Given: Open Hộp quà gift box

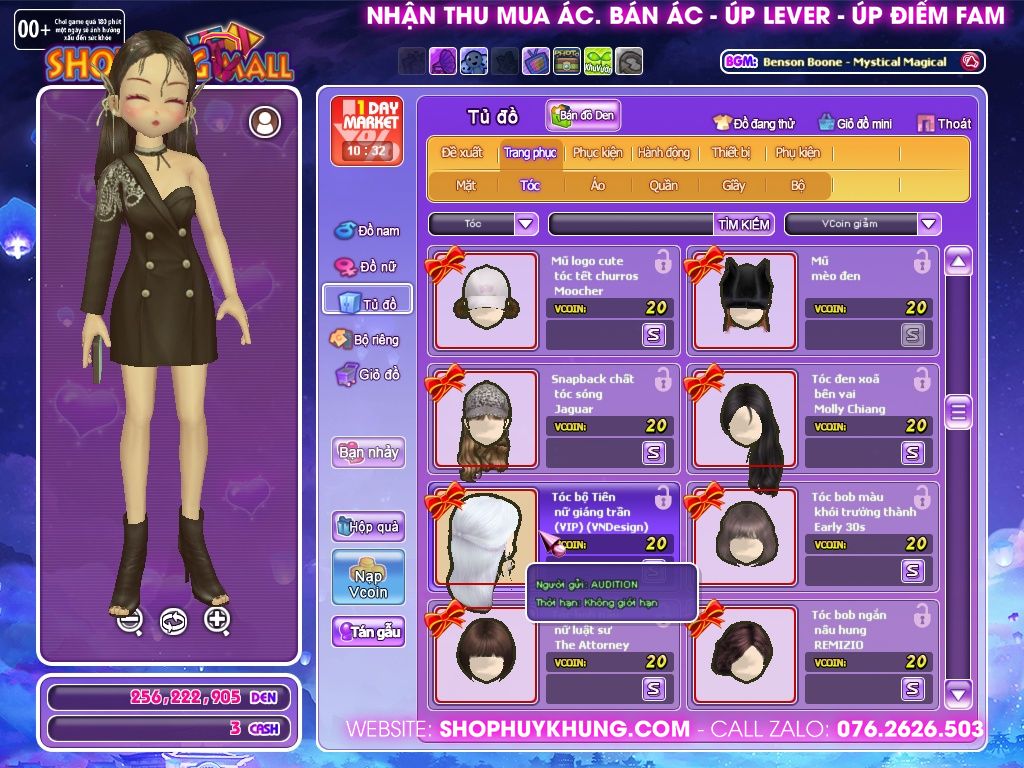Looking at the screenshot, I should pos(368,526).
